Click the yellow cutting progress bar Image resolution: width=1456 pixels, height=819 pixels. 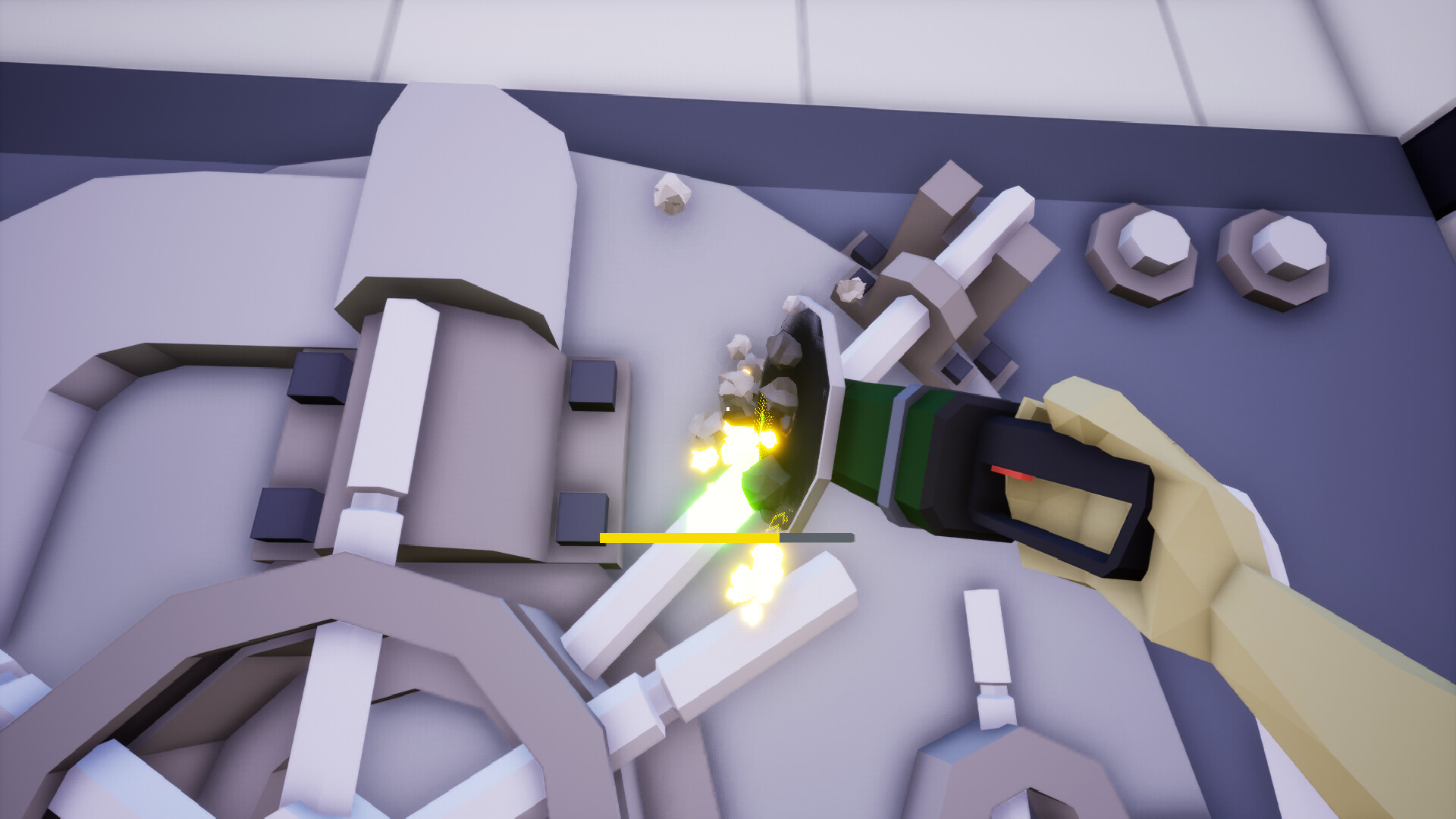point(690,537)
